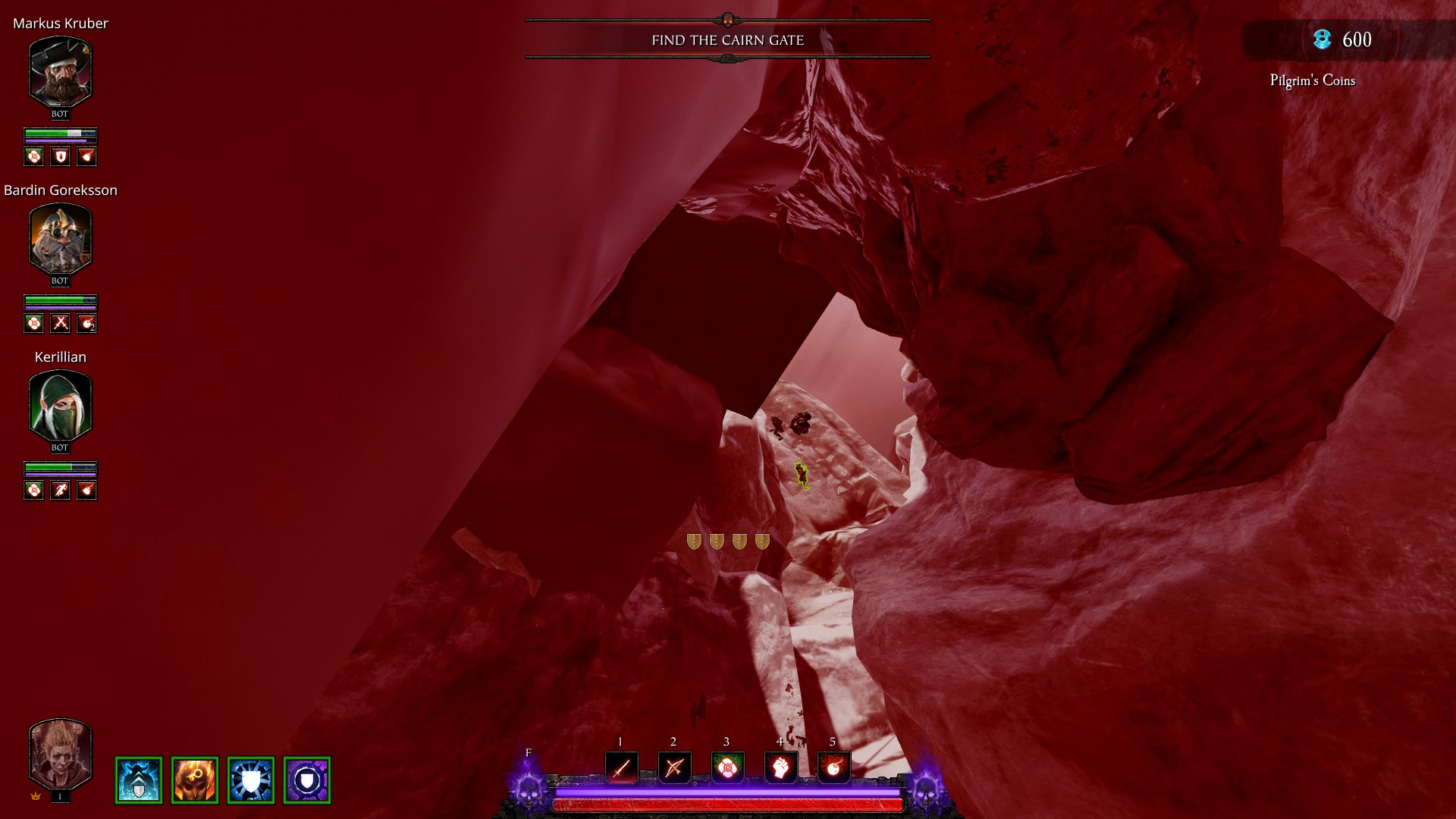Click the horned figure shield boon icon
The width and height of the screenshot is (1456, 819).
(x=139, y=780)
